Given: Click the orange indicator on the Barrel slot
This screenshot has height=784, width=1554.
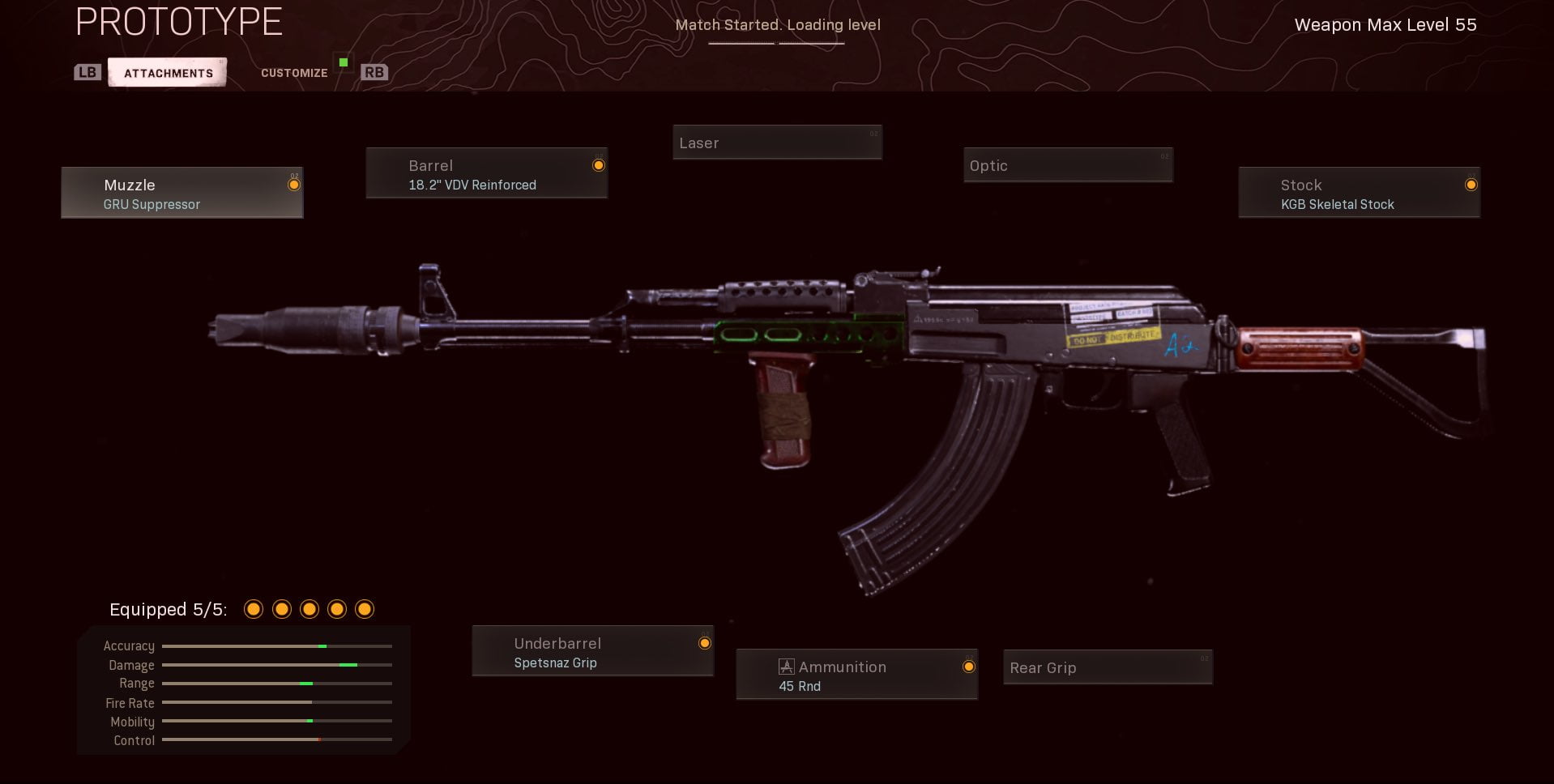Looking at the screenshot, I should coord(598,164).
